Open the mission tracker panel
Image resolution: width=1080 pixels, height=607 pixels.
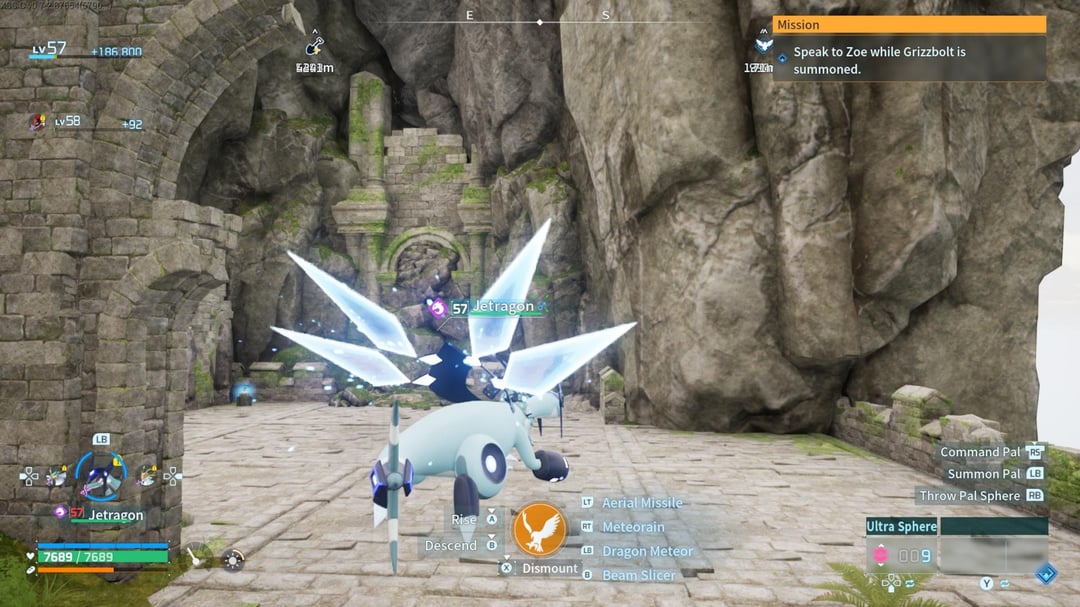[908, 25]
